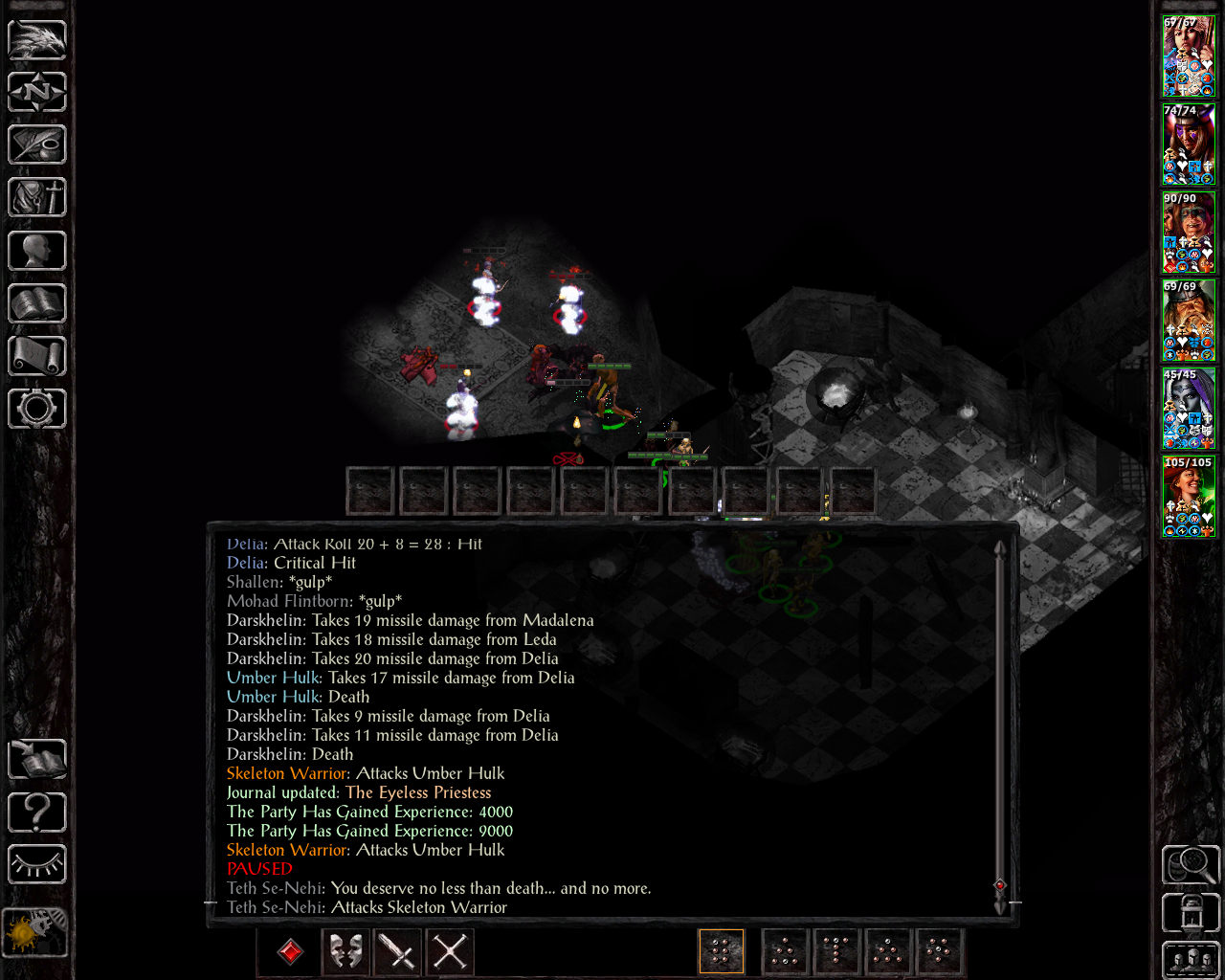Open the inventory armor and sword icon
The image size is (1225, 980).
click(x=37, y=197)
